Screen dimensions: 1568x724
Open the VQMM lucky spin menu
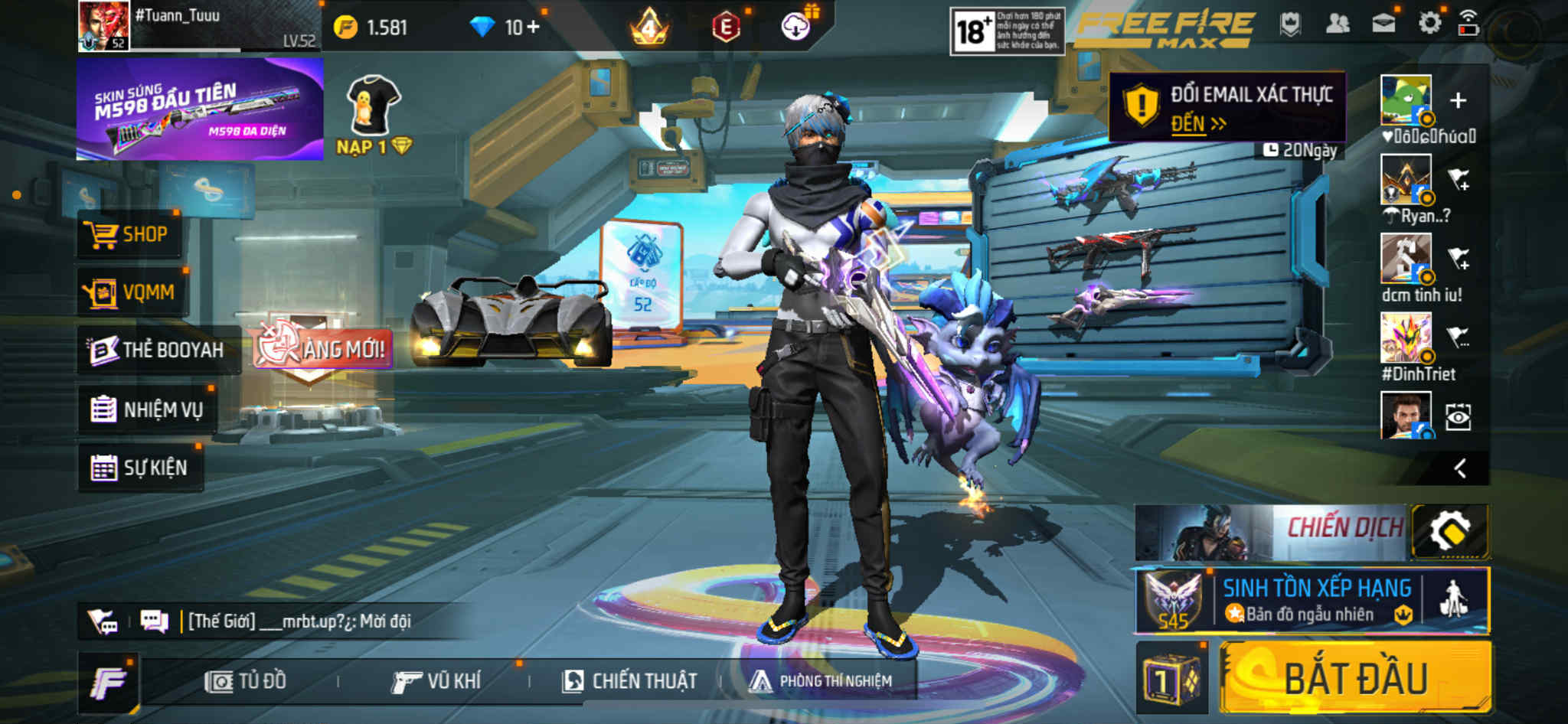click(131, 292)
